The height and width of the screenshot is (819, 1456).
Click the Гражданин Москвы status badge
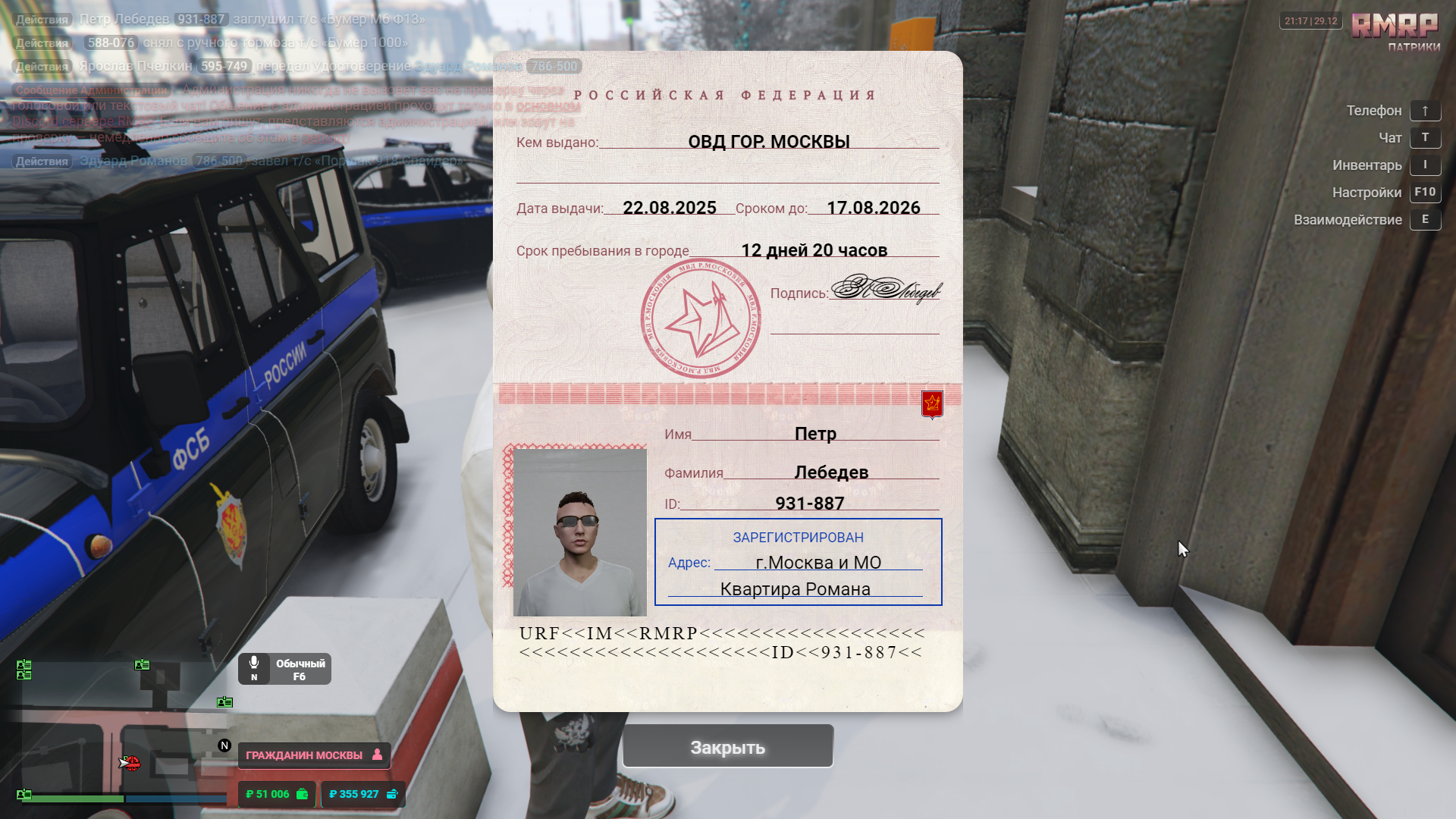coord(314,755)
